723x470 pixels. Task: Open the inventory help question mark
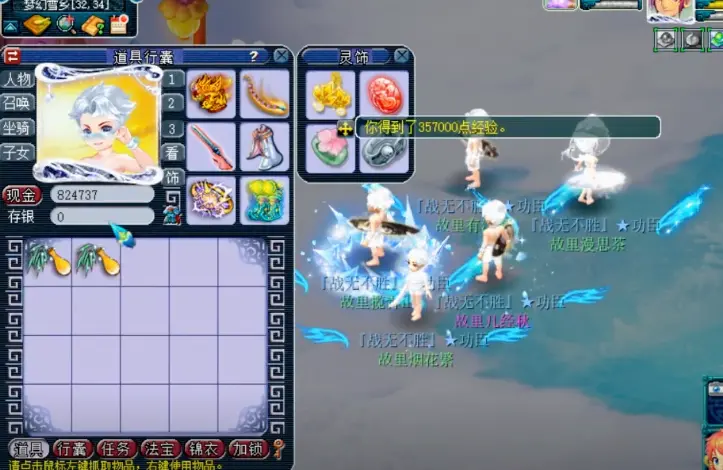click(x=254, y=56)
